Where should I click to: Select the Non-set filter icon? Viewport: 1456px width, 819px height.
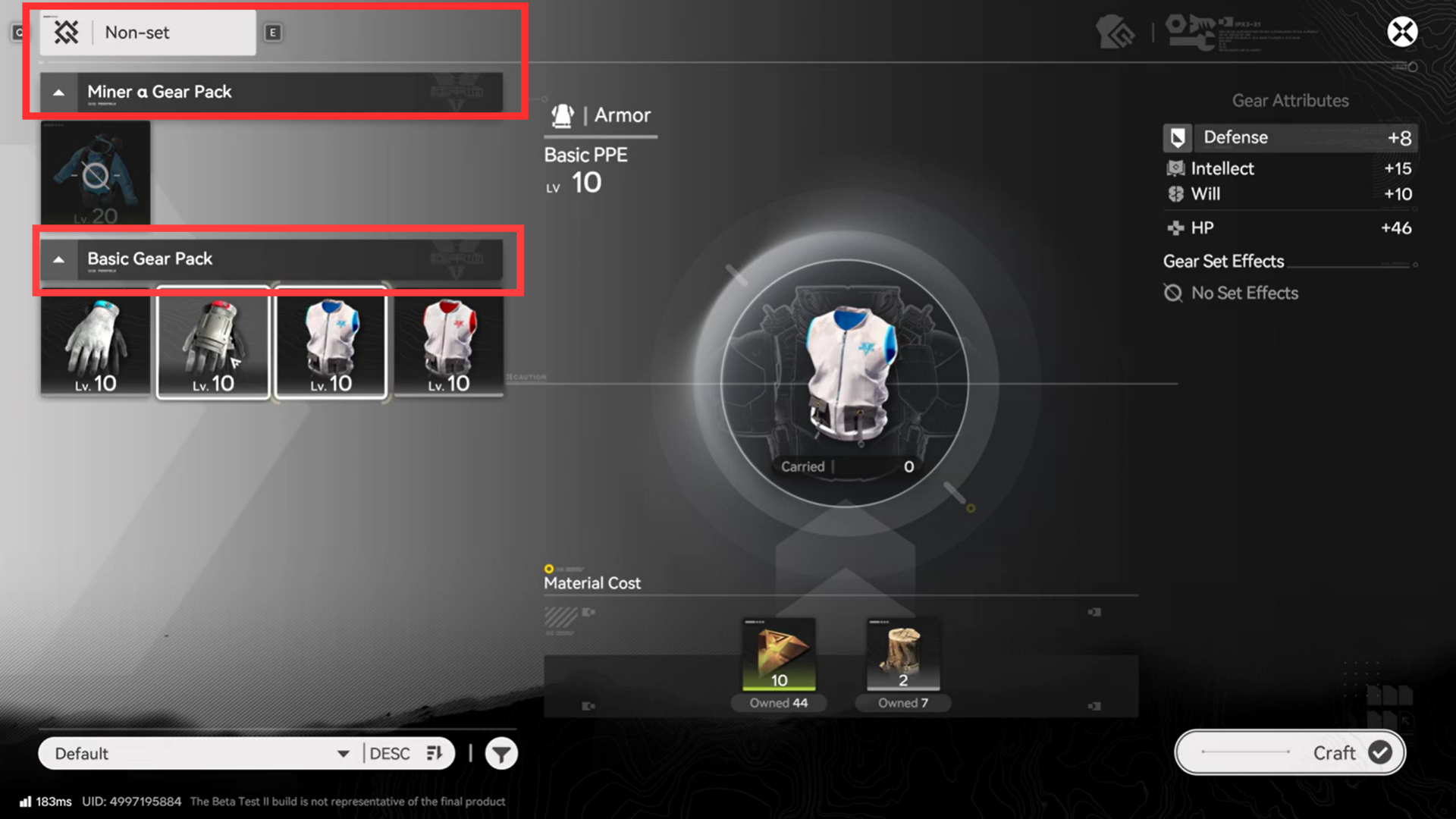pos(67,33)
